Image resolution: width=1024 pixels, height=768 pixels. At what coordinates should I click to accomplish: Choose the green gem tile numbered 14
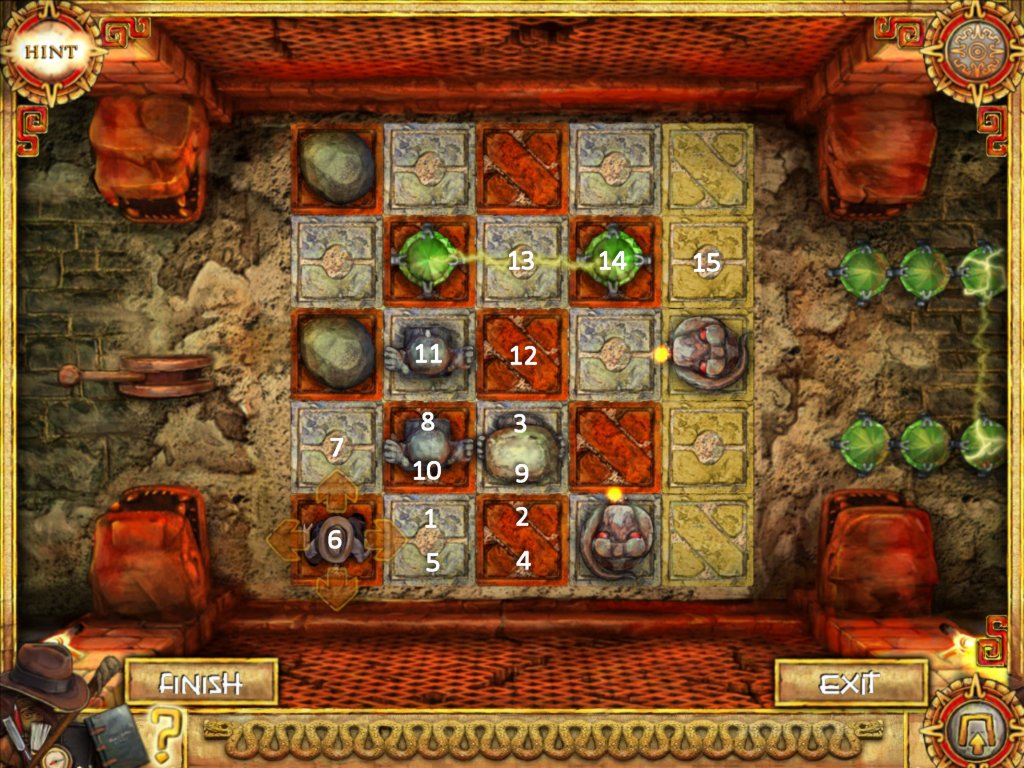click(613, 260)
